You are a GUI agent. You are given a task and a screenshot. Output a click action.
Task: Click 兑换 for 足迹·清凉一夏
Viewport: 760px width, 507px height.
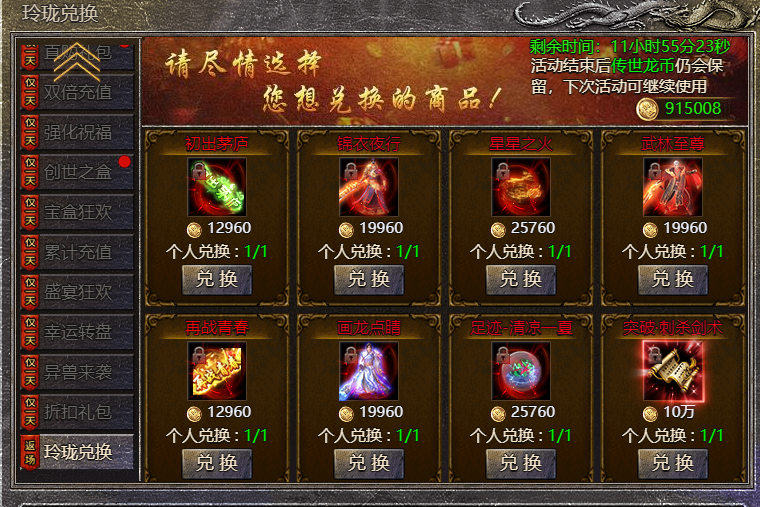point(521,463)
